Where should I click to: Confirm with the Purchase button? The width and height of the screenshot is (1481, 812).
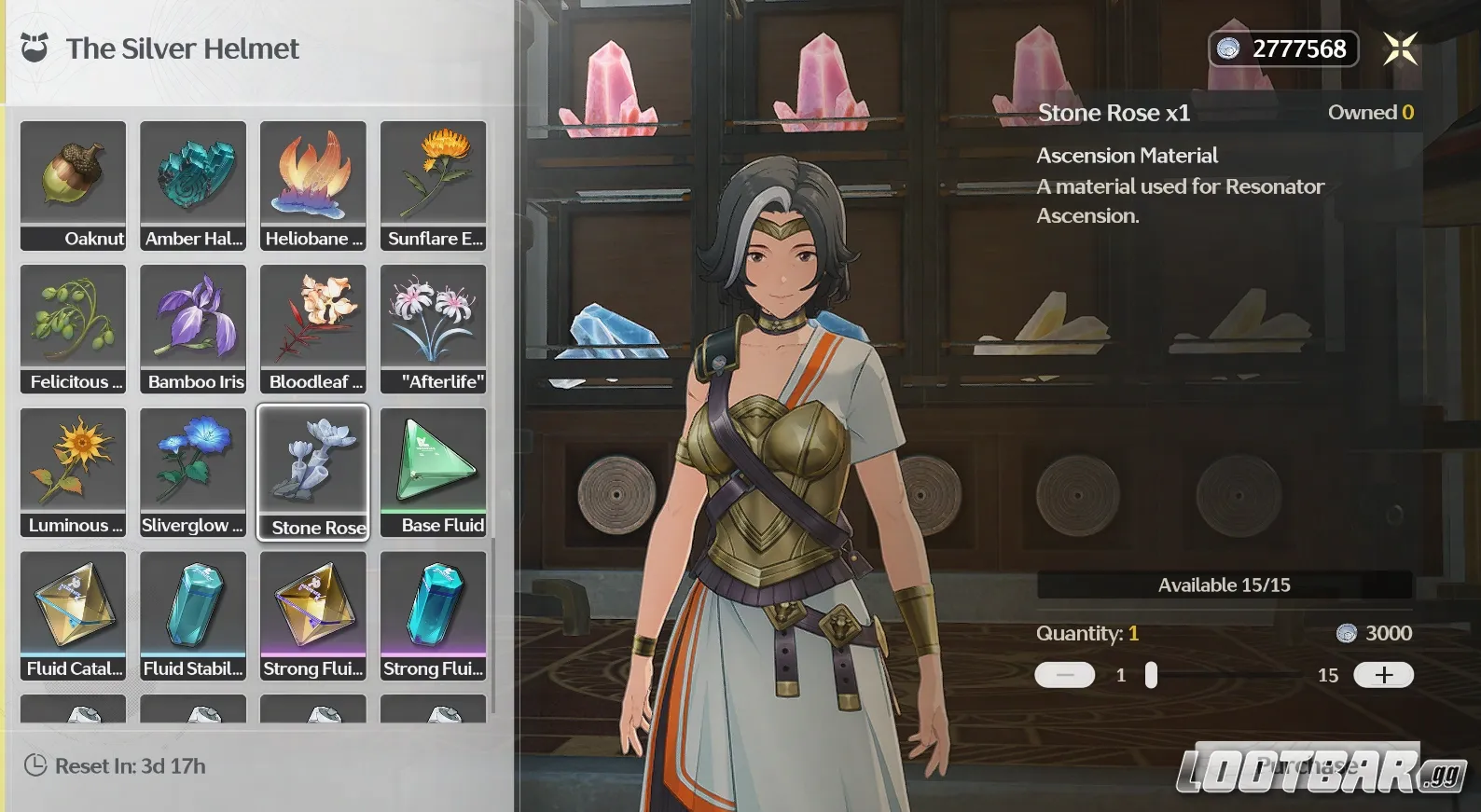pos(1307,766)
